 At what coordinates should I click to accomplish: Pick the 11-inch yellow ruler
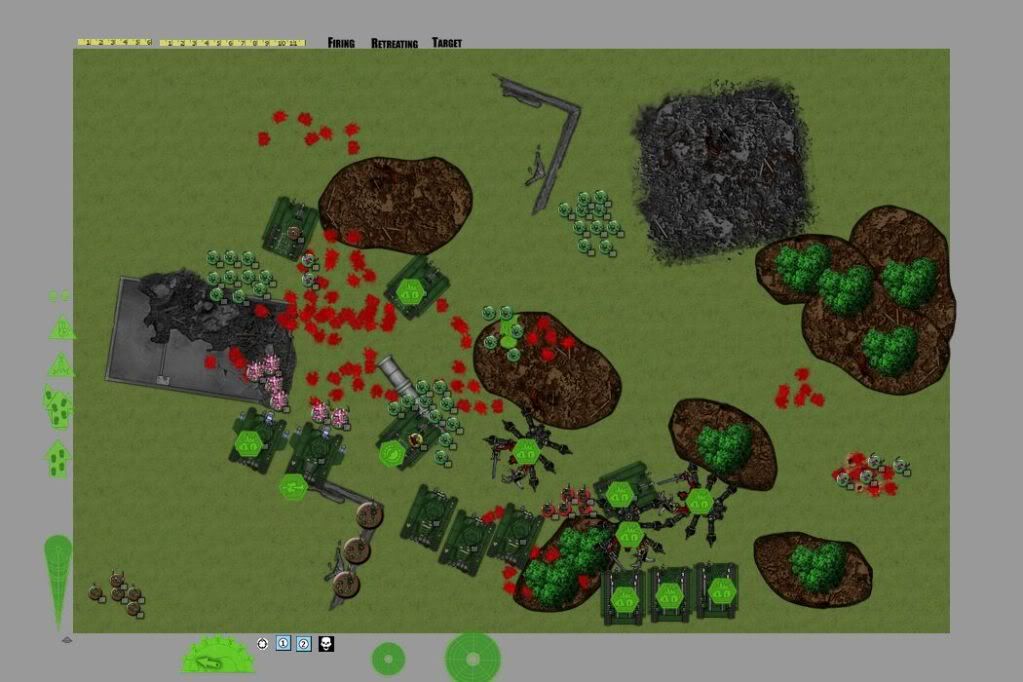232,43
